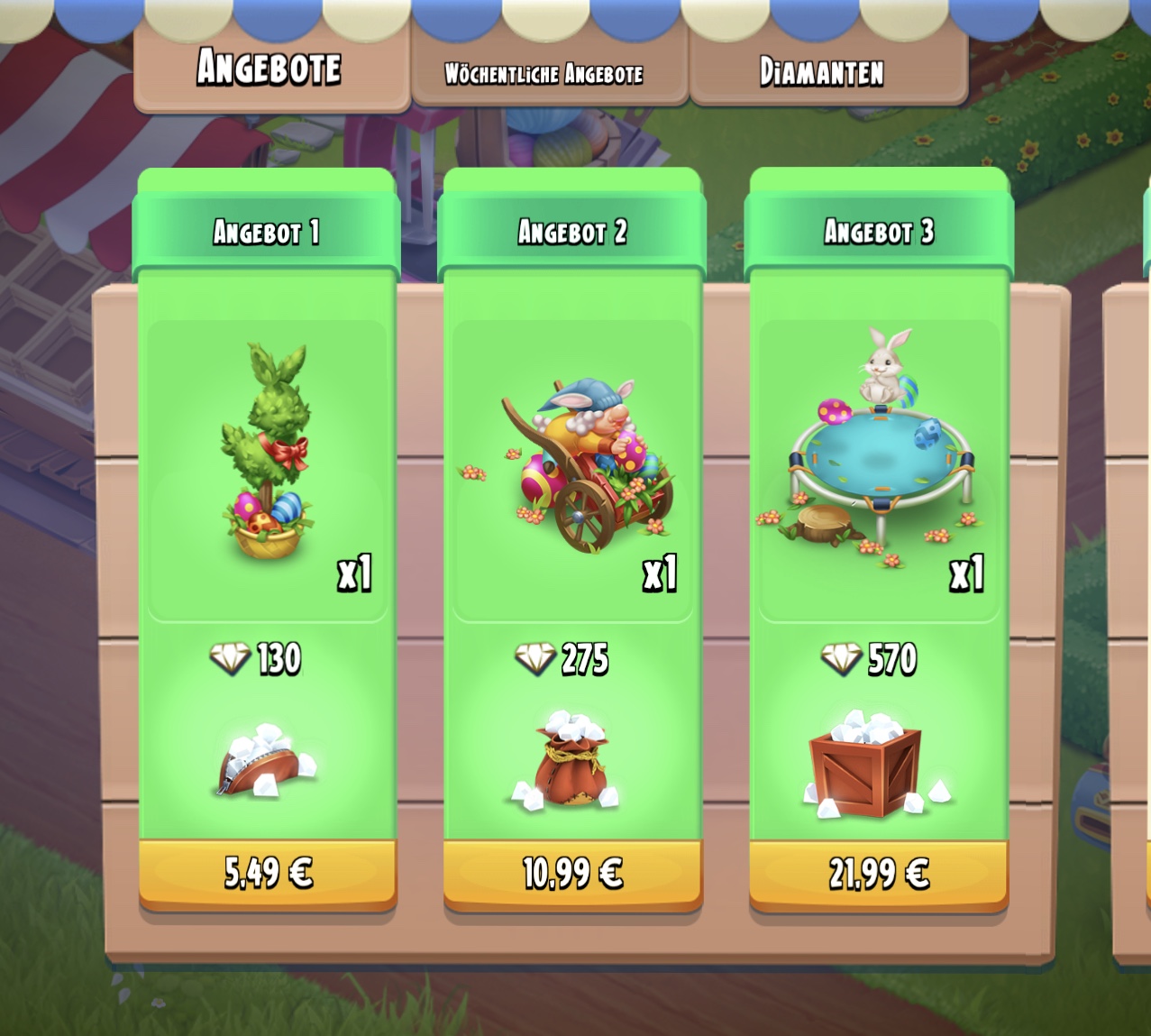Tap the 21,99 € price button

click(x=879, y=873)
